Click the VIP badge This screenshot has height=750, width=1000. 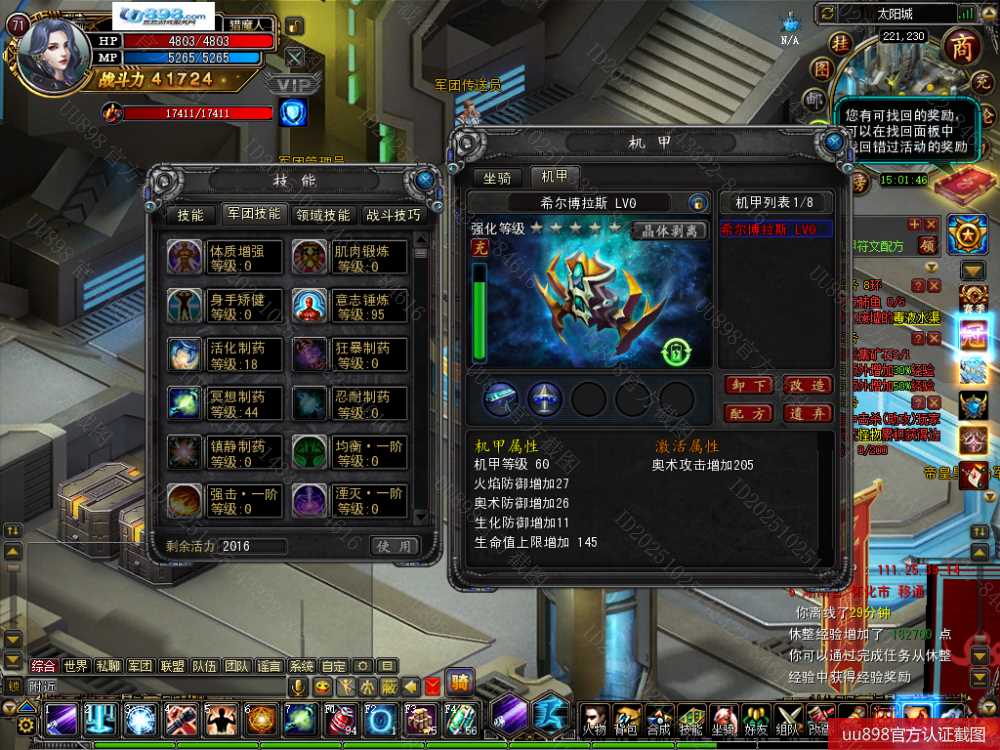tap(293, 84)
